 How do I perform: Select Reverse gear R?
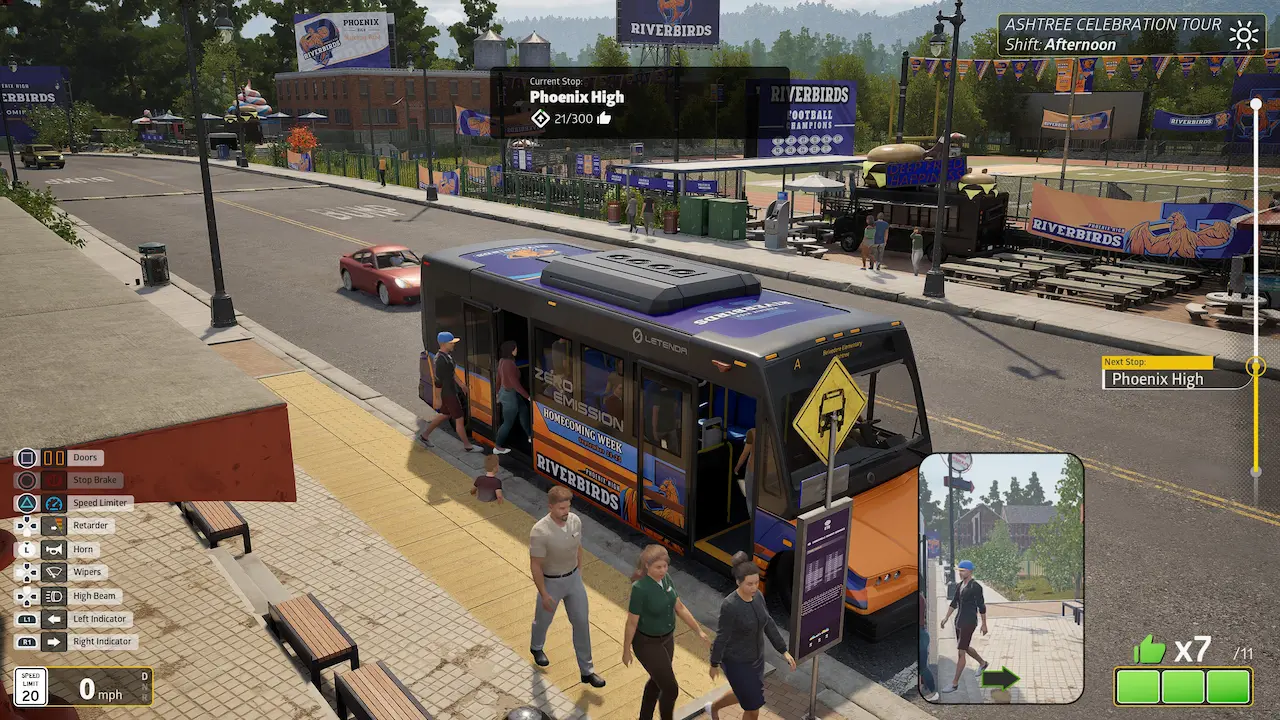coord(144,697)
